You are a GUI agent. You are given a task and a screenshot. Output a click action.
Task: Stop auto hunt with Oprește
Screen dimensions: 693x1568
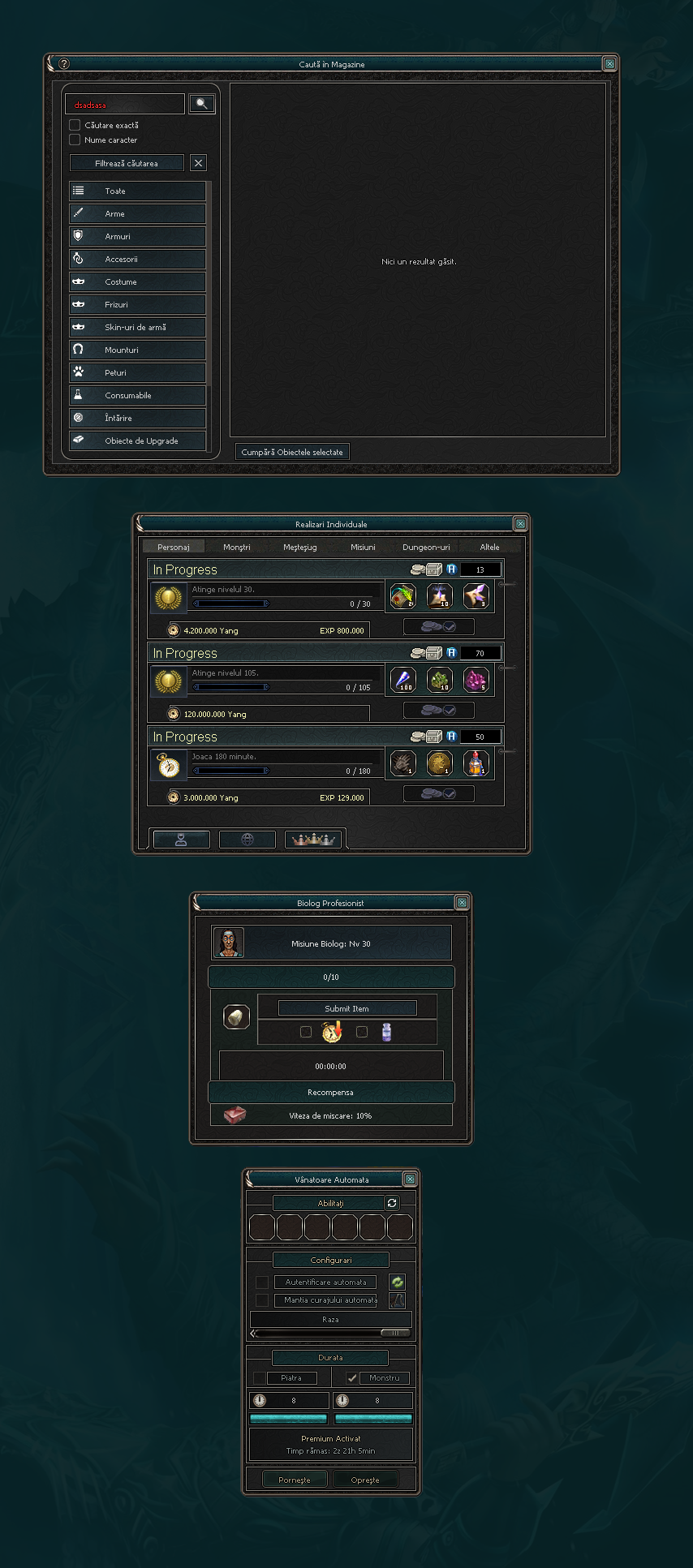pos(365,1480)
